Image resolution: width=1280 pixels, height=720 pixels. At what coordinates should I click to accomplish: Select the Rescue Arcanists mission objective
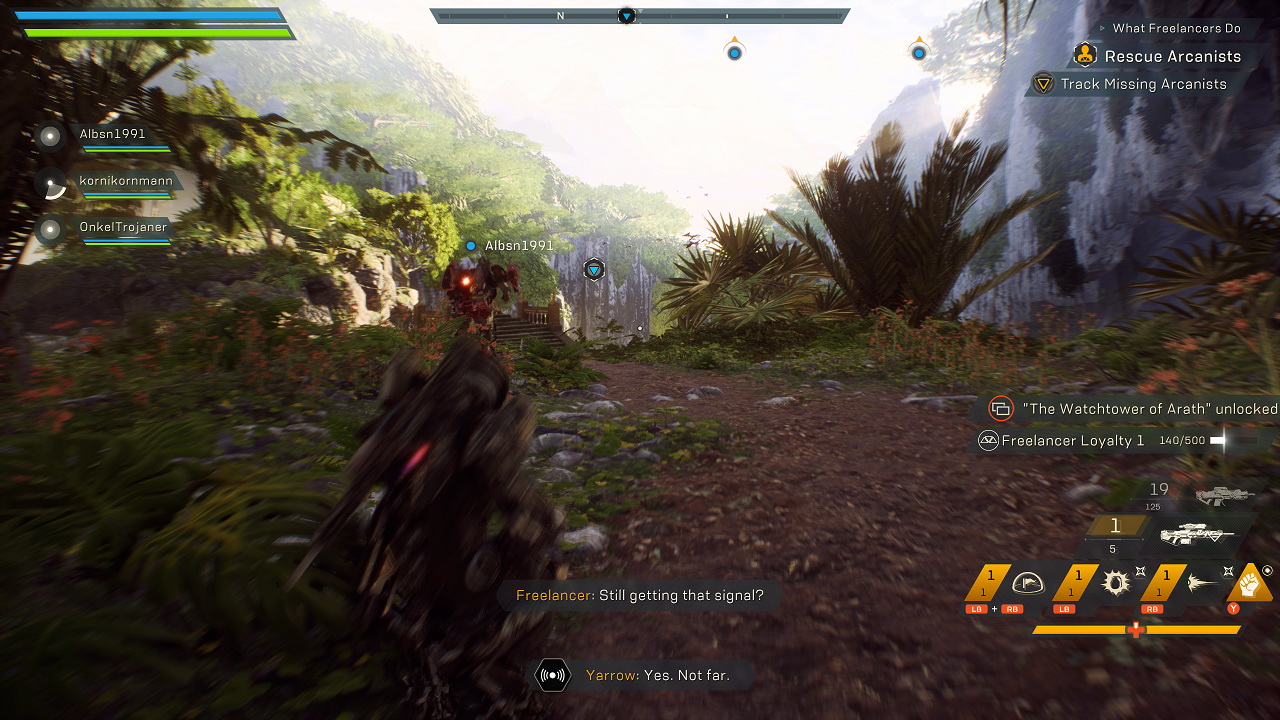[1172, 57]
